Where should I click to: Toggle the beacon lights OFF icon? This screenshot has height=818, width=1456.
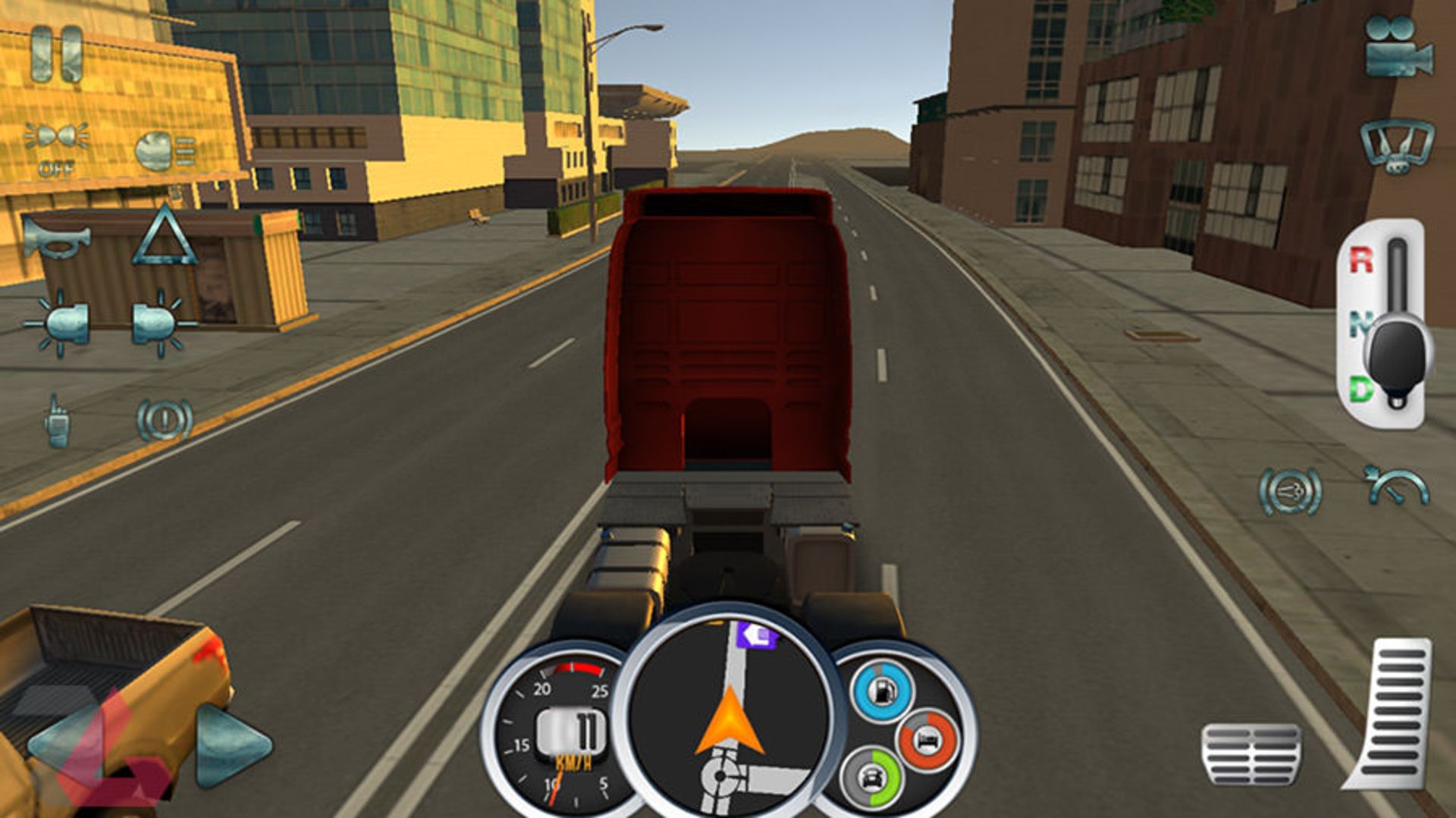[57, 146]
